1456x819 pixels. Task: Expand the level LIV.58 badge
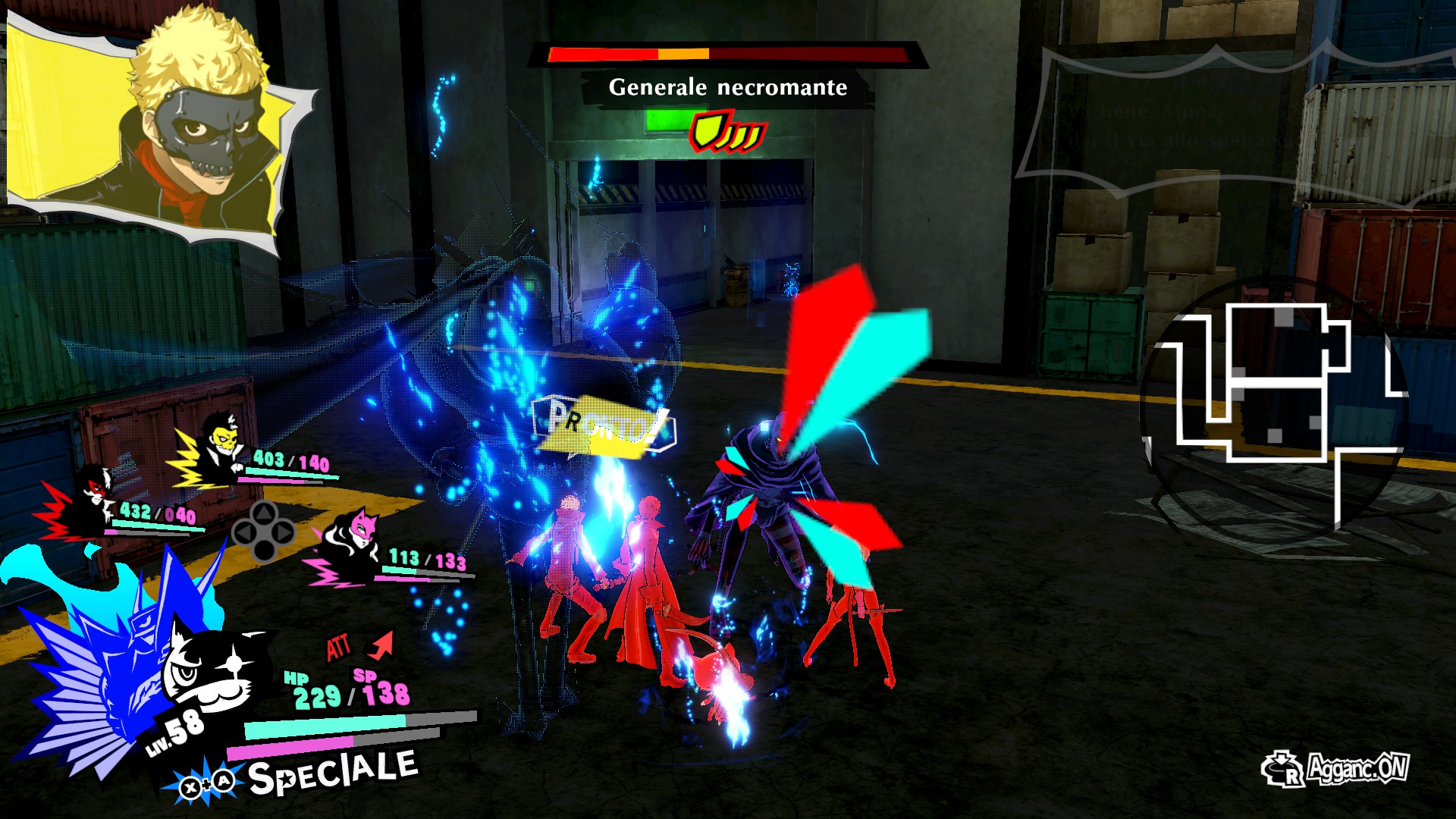click(174, 732)
